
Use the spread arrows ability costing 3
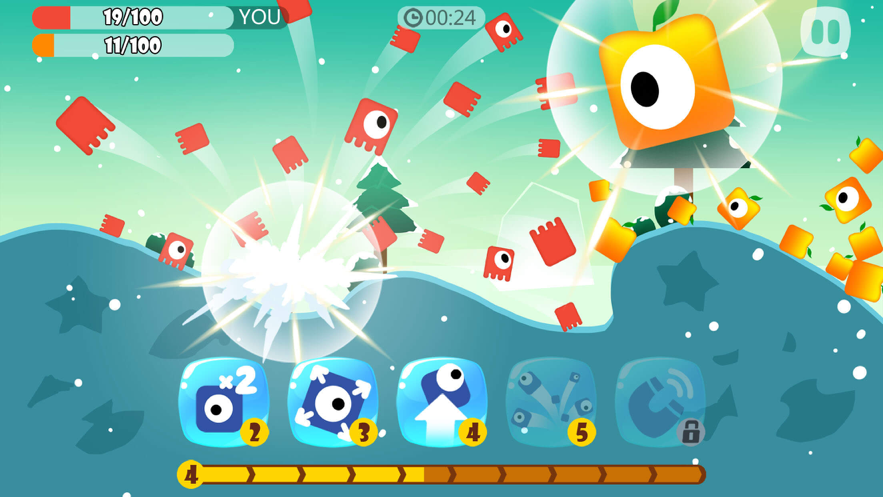point(333,401)
